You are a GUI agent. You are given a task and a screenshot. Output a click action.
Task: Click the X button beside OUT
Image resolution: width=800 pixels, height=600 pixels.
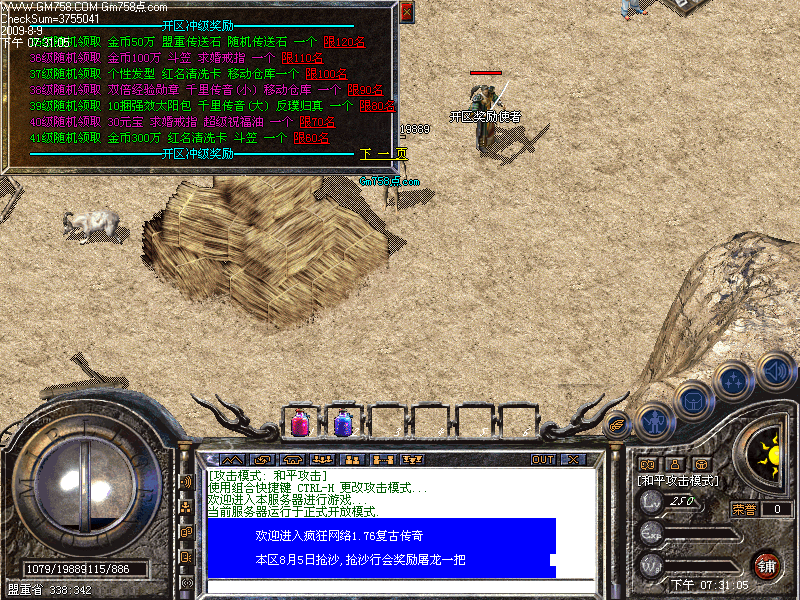coord(572,460)
